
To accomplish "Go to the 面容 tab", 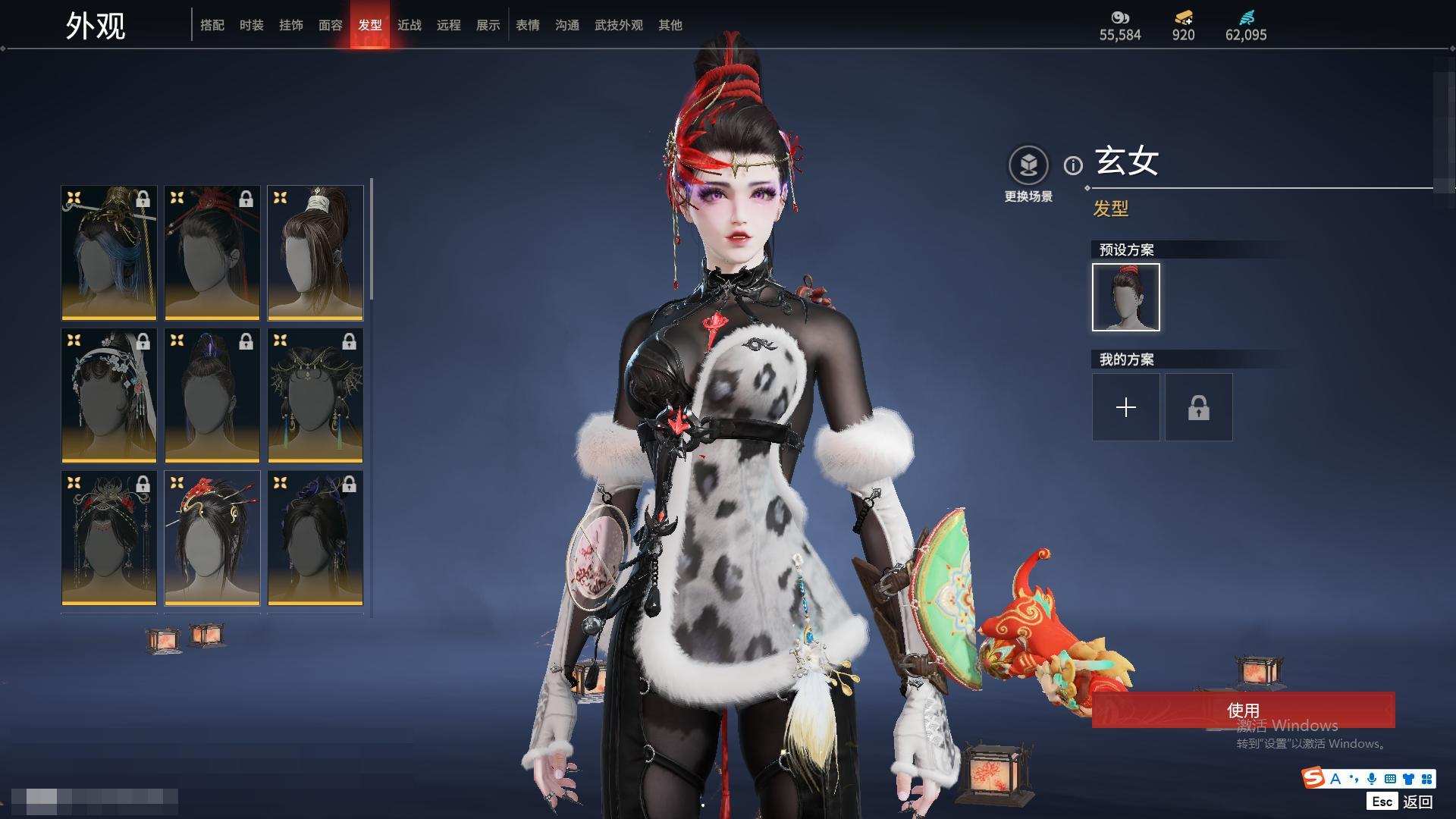I will (330, 25).
